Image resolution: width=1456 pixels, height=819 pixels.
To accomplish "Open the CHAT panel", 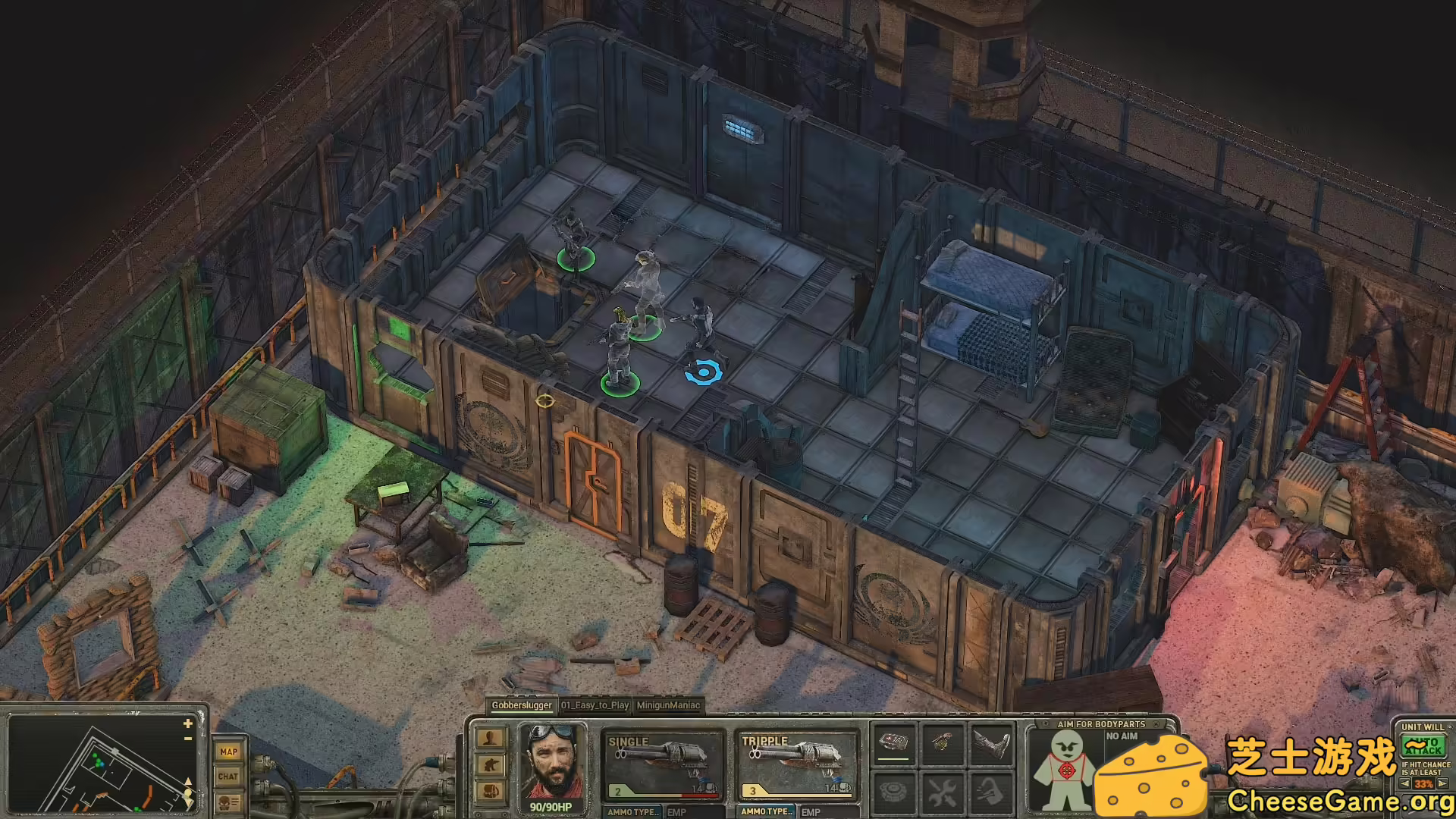I will pyautogui.click(x=228, y=776).
